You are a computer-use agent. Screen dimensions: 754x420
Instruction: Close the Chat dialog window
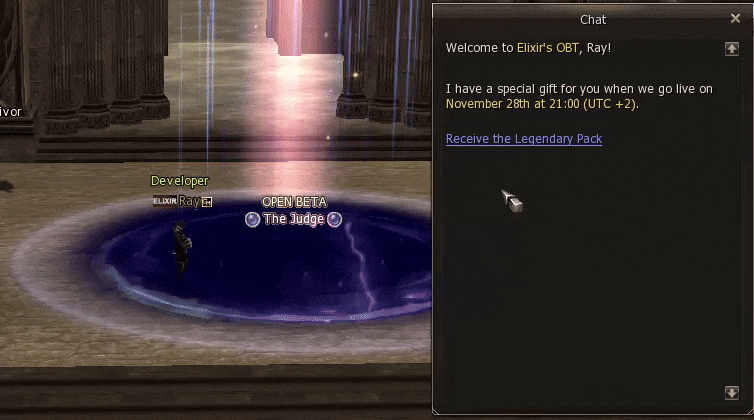736,18
